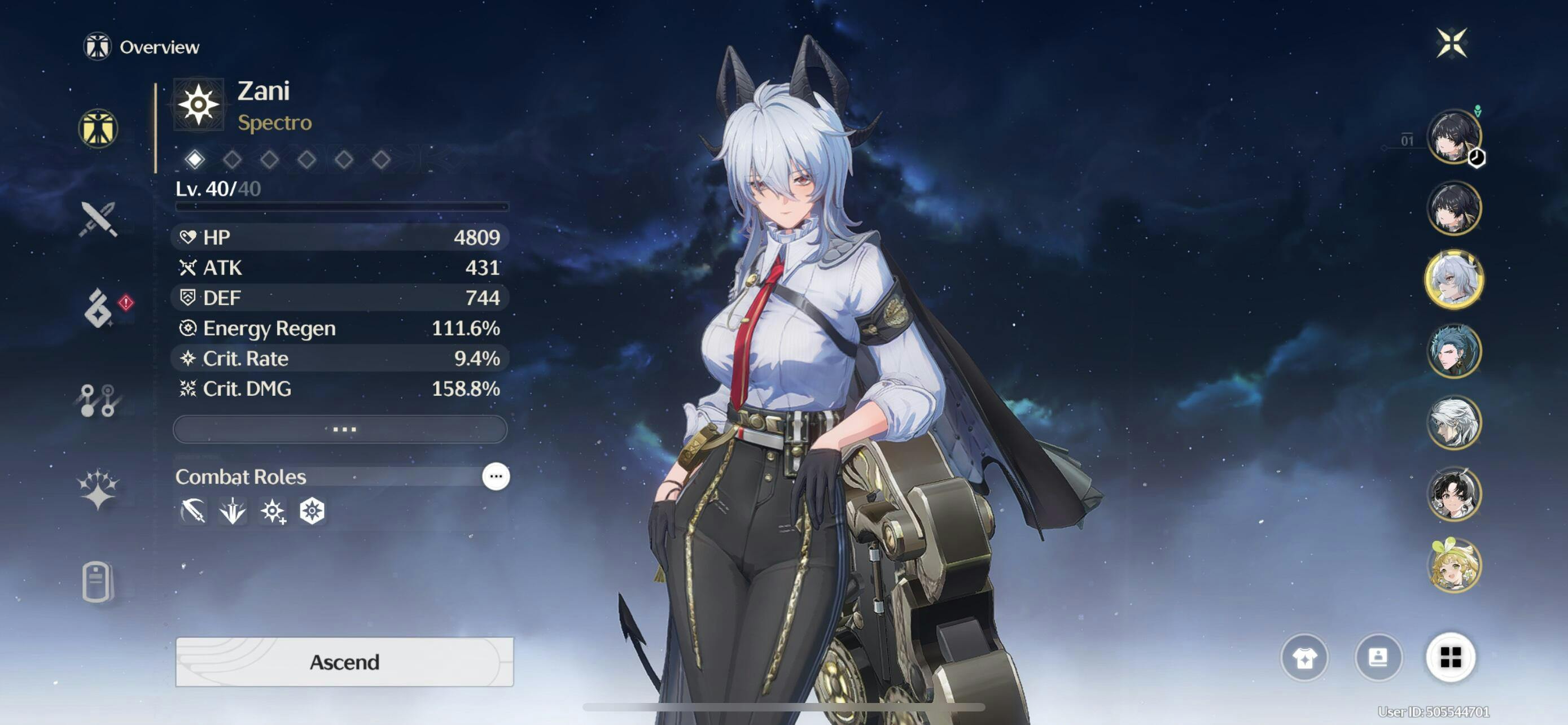Select the teal-haired character portrait

1453,351
